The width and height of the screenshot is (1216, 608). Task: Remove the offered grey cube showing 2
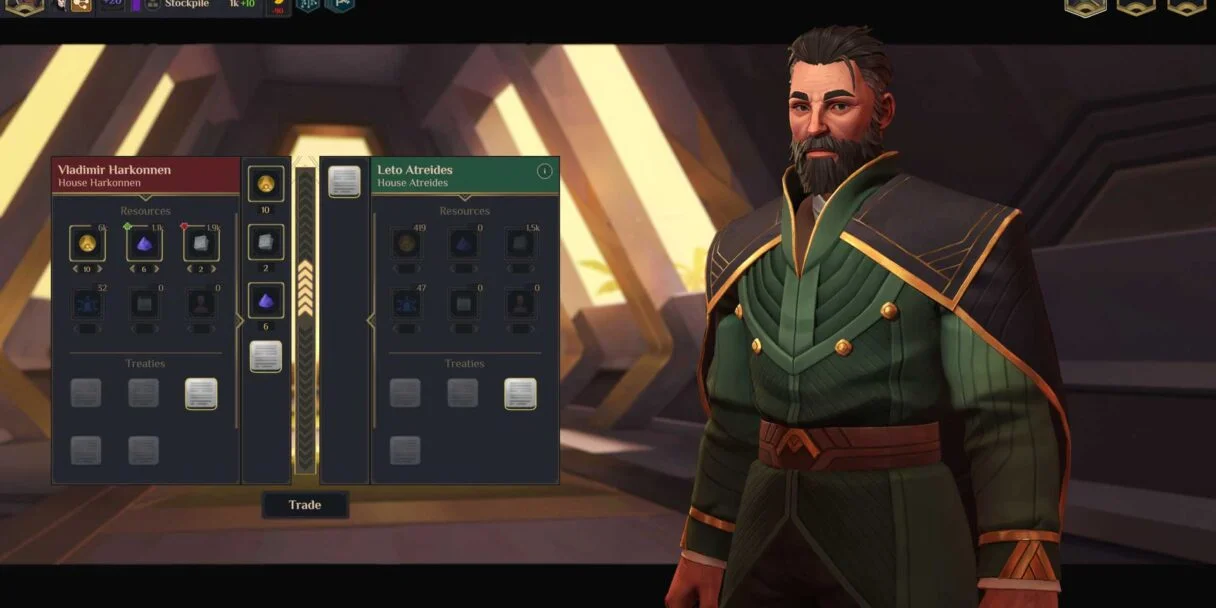(x=266, y=241)
